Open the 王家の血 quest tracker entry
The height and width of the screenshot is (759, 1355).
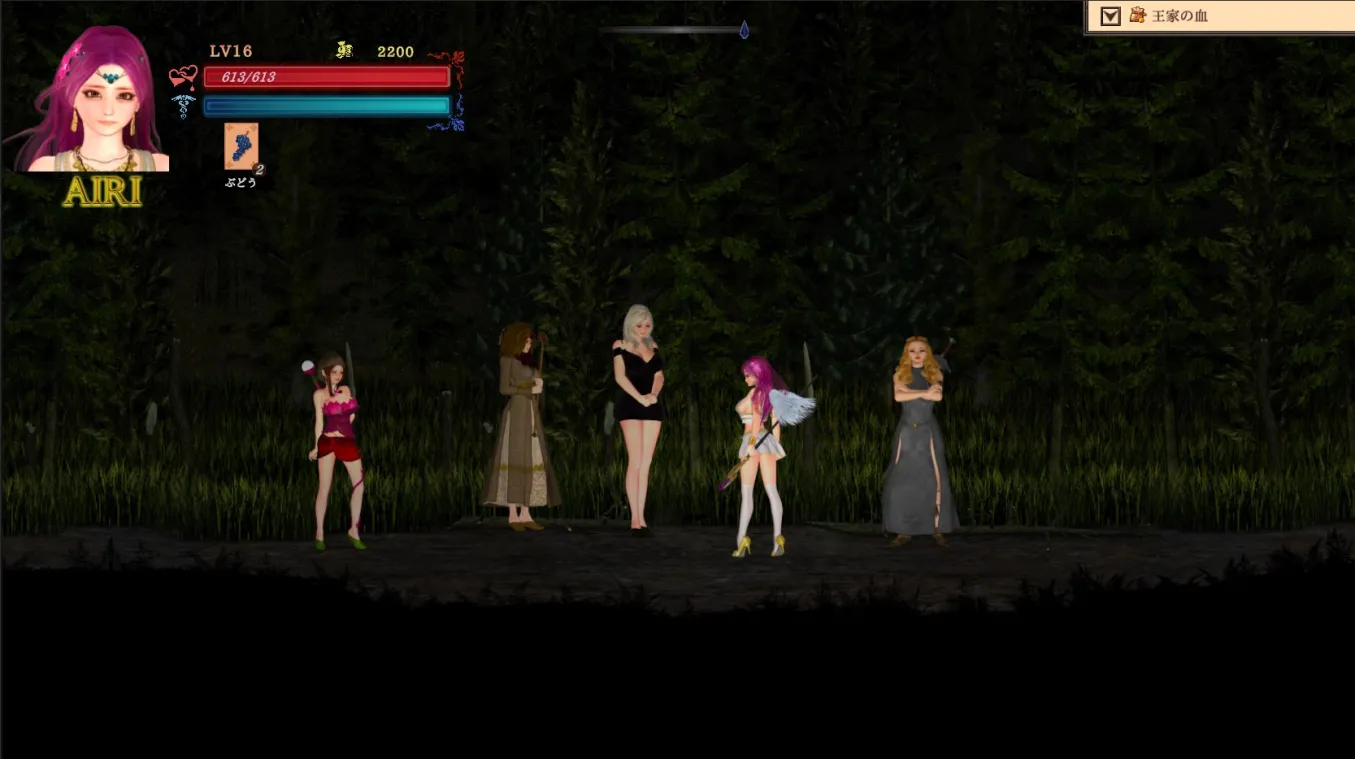1180,16
